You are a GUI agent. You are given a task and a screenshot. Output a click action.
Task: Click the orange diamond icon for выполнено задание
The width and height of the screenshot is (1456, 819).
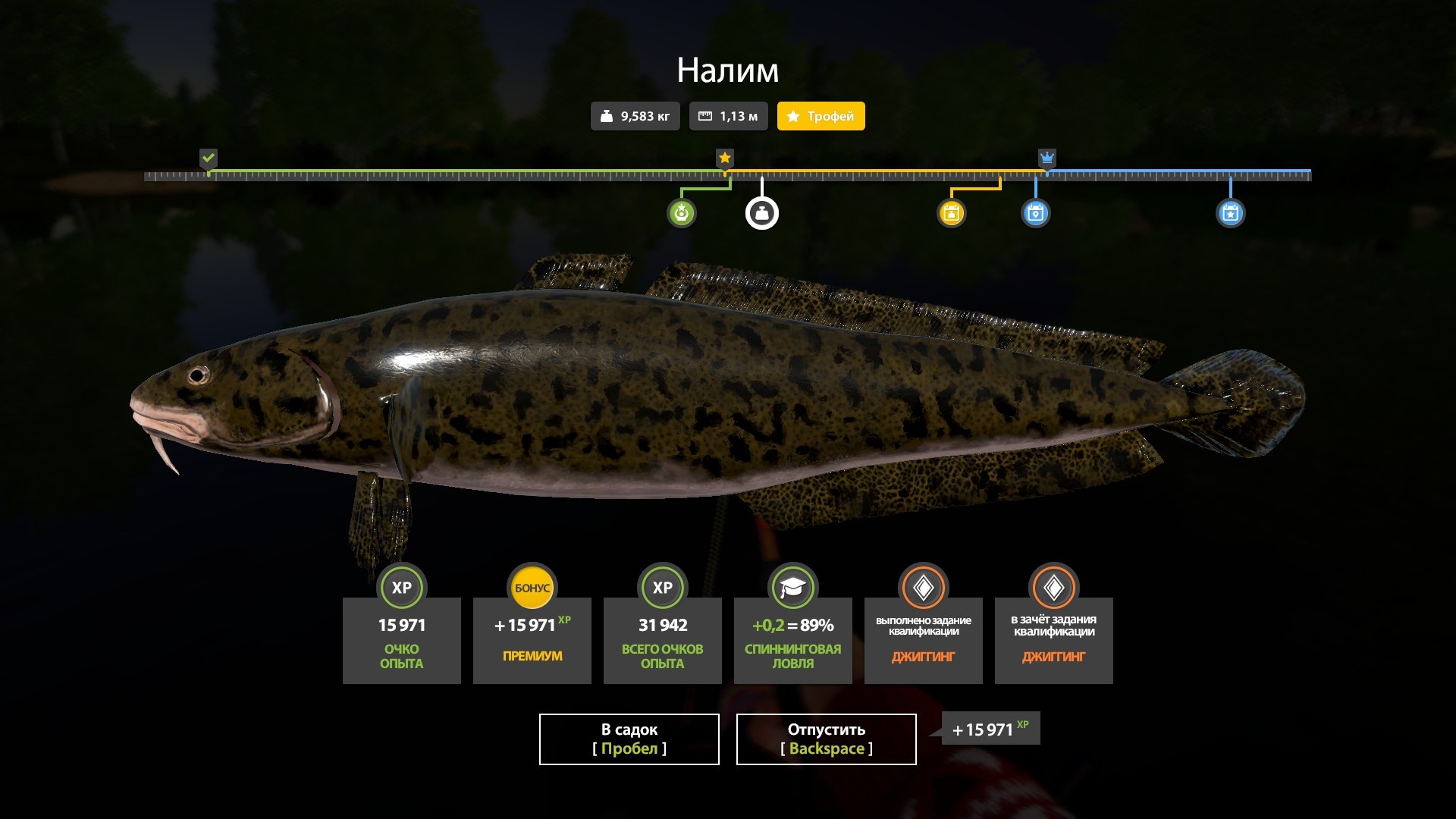923,587
